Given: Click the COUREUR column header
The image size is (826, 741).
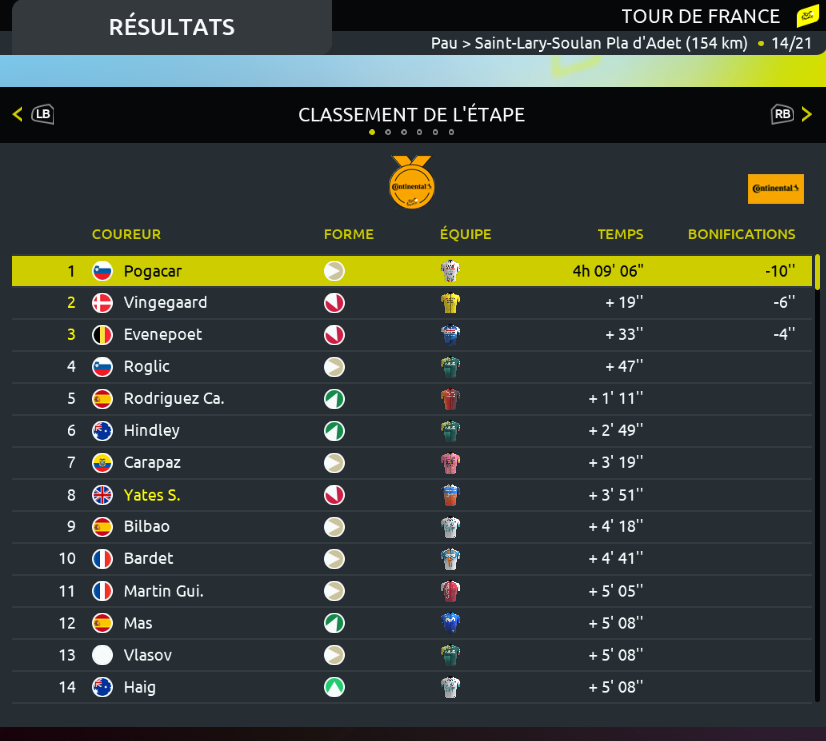Looking at the screenshot, I should click(x=126, y=235).
